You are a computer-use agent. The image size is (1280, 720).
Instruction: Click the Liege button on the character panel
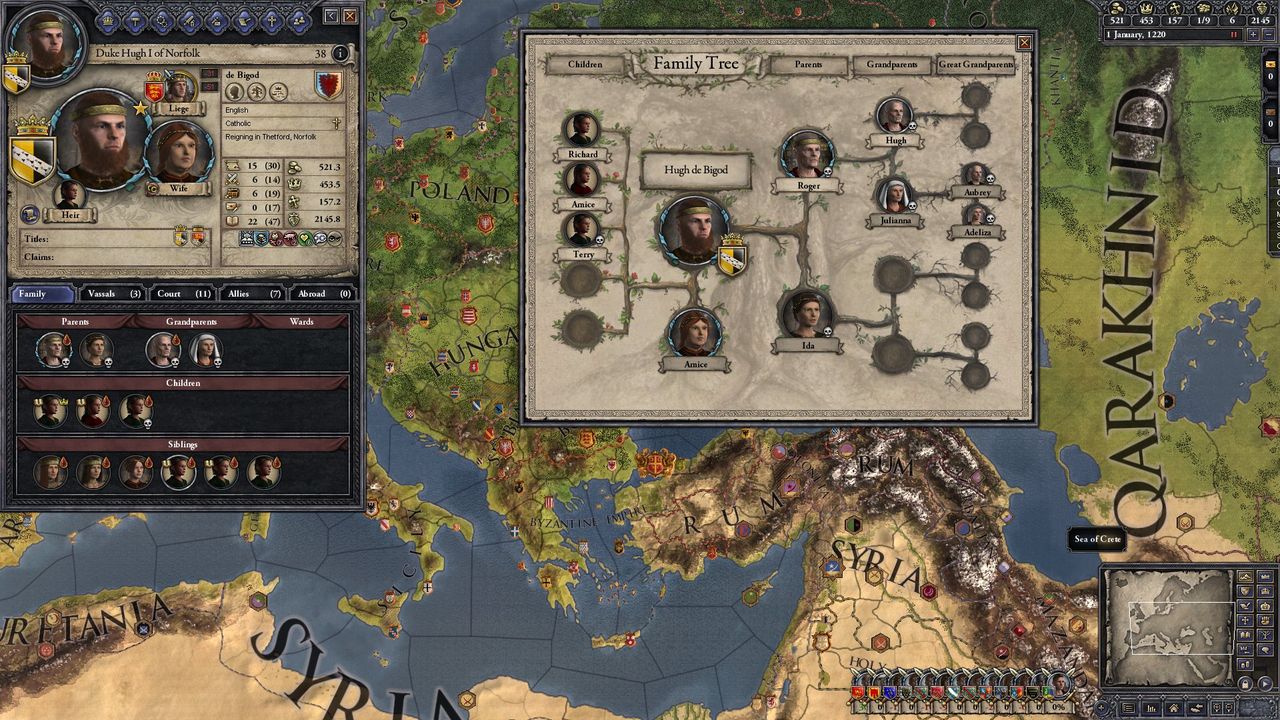tap(178, 108)
